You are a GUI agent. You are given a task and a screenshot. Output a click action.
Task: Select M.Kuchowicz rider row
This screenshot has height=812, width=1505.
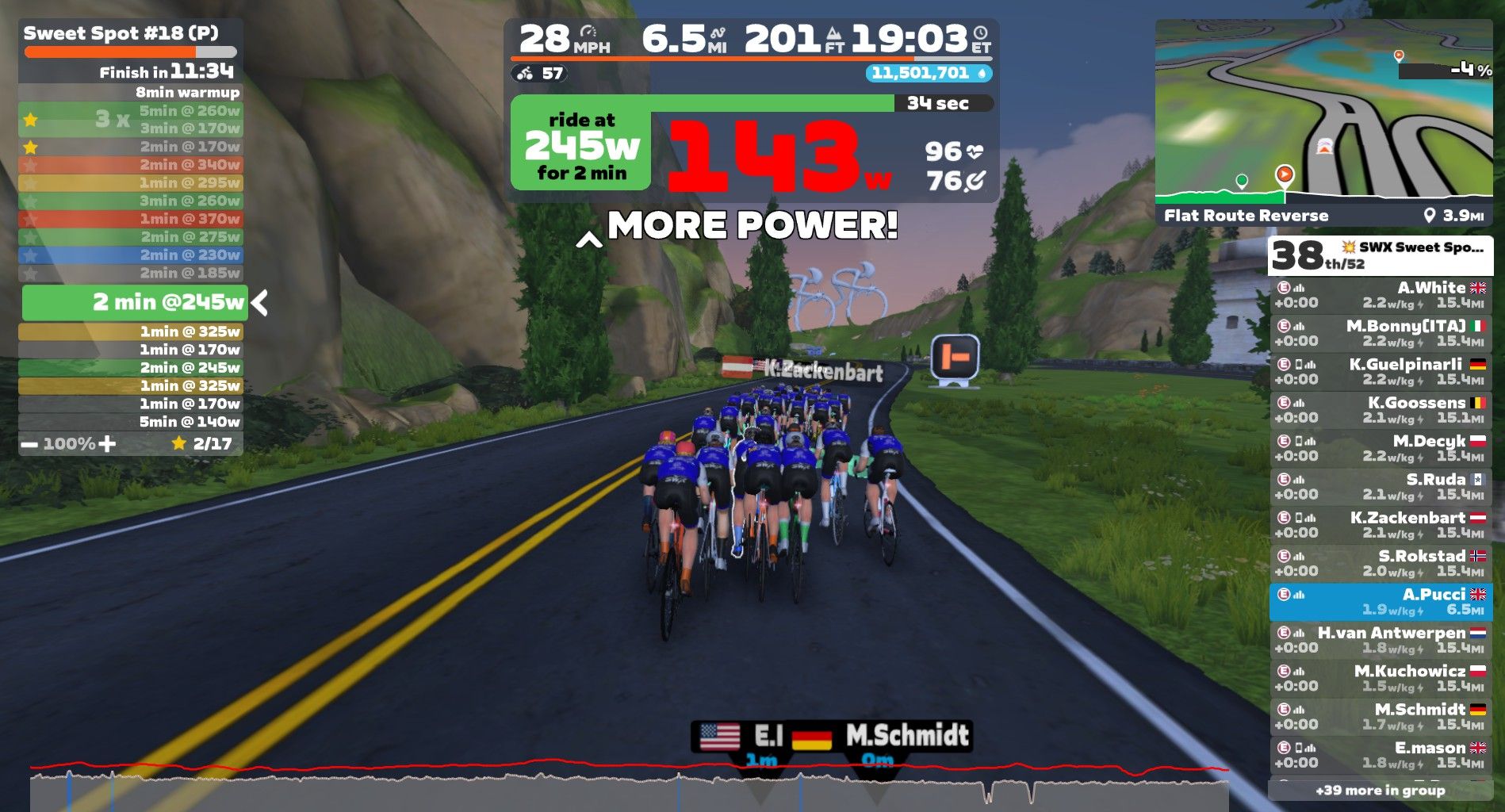click(1380, 678)
